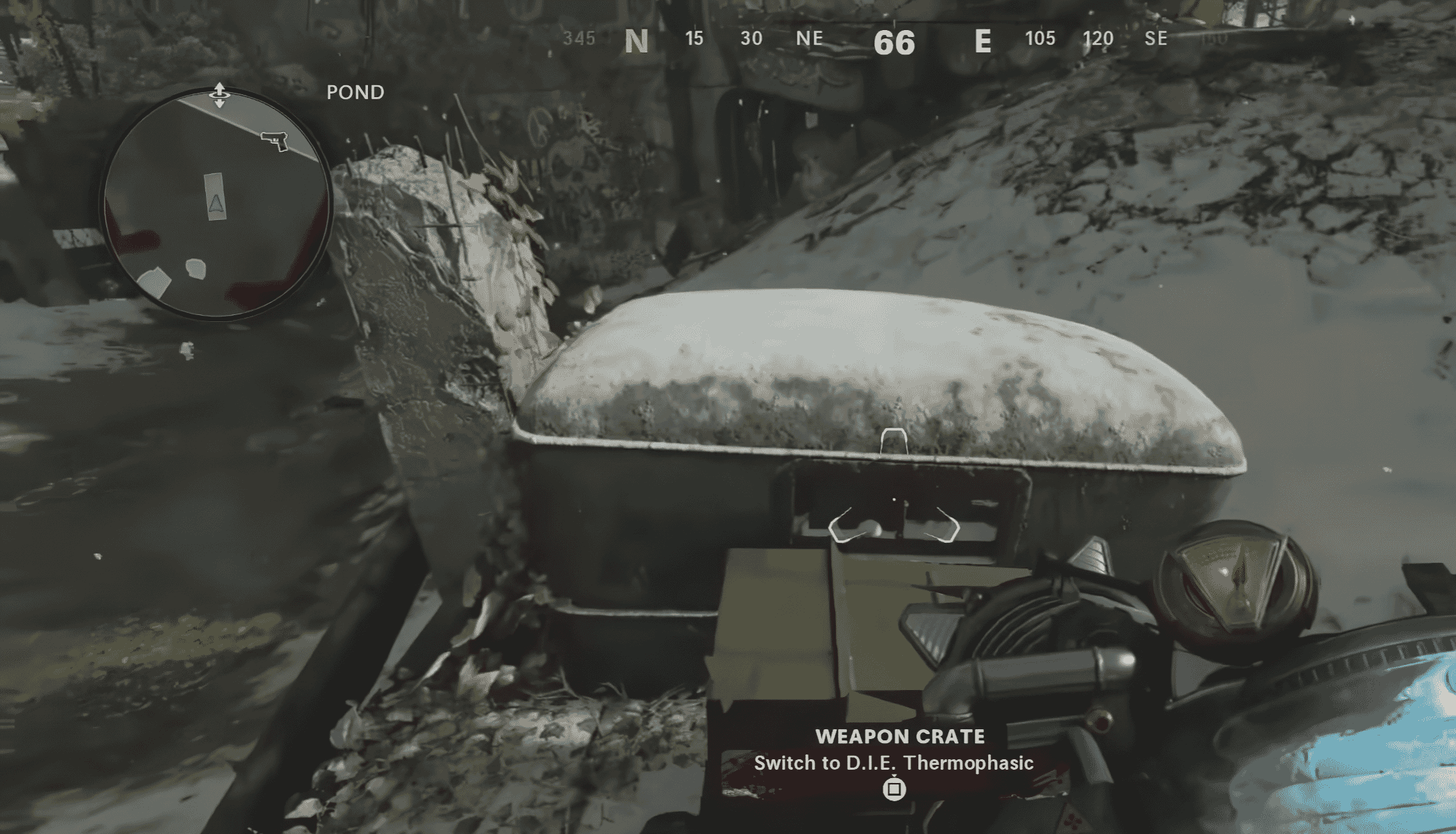Screen dimensions: 1456x834
Task: Click the compass heading bar
Action: point(894,41)
